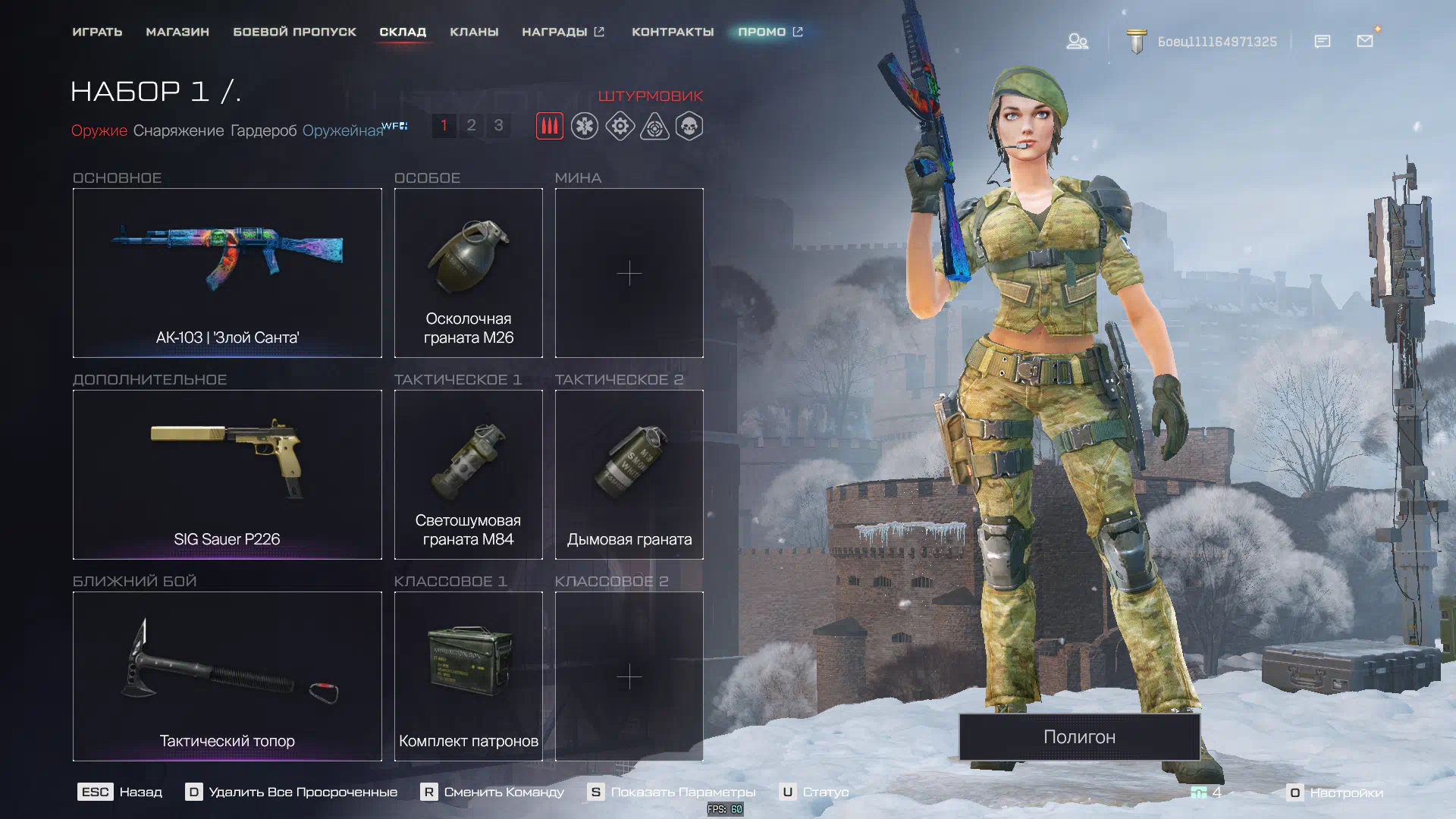This screenshot has width=1456, height=819.
Task: Open the ИГРАТЬ menu
Action: point(97,32)
